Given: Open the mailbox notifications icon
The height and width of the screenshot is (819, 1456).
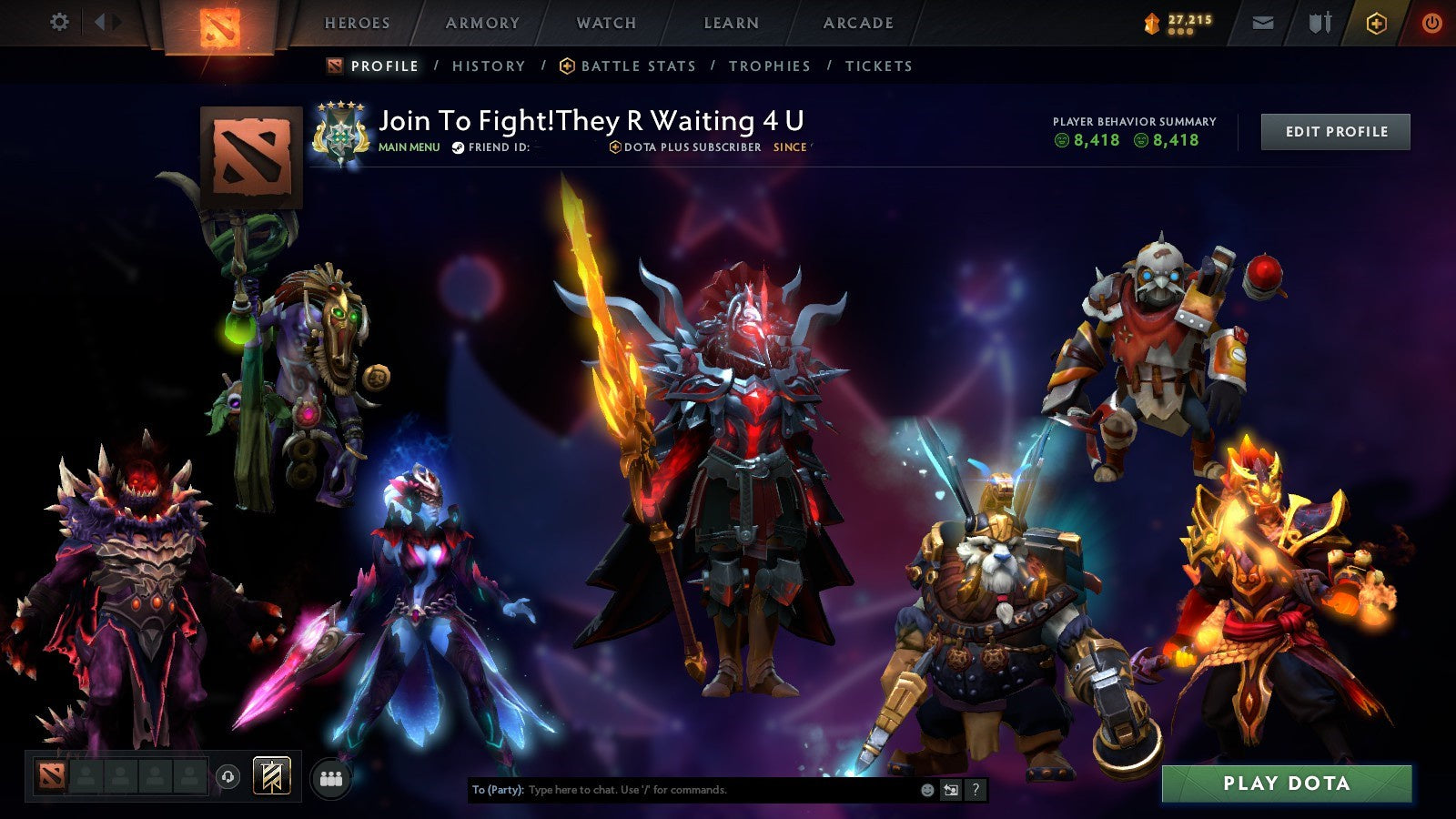Looking at the screenshot, I should [x=1264, y=20].
